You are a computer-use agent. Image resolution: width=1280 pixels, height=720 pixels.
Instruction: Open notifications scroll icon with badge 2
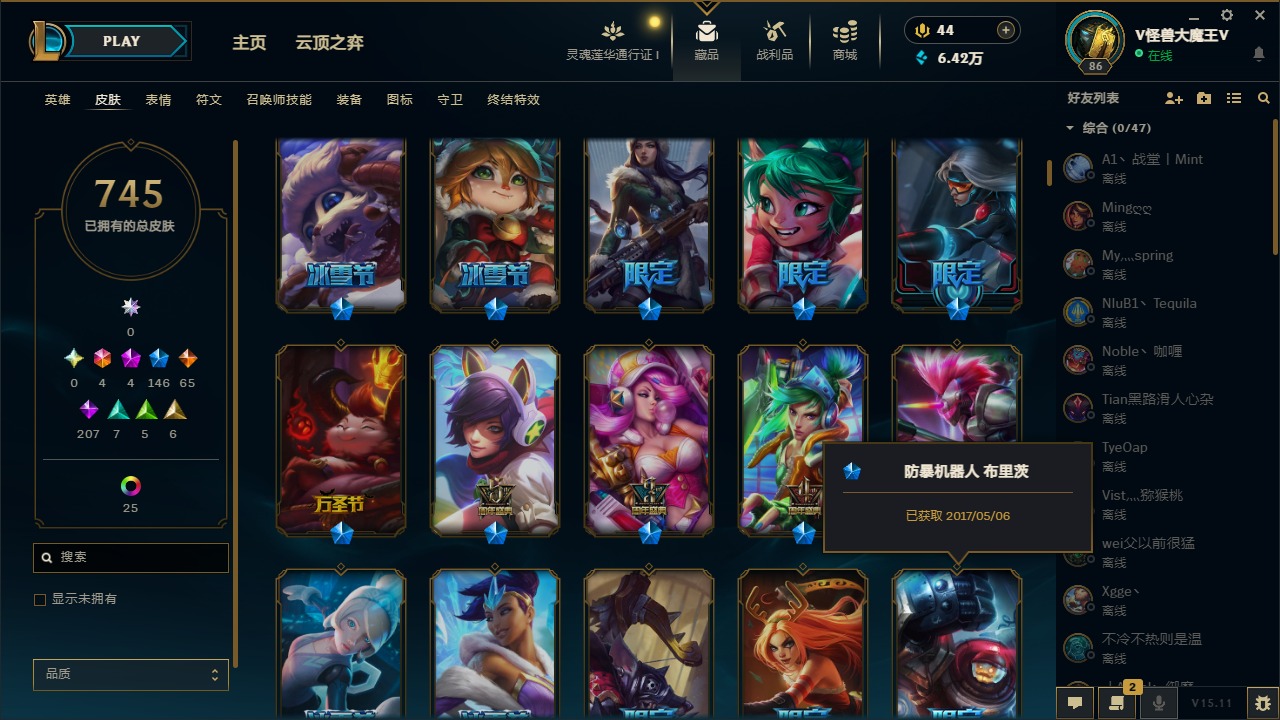pyautogui.click(x=1117, y=703)
